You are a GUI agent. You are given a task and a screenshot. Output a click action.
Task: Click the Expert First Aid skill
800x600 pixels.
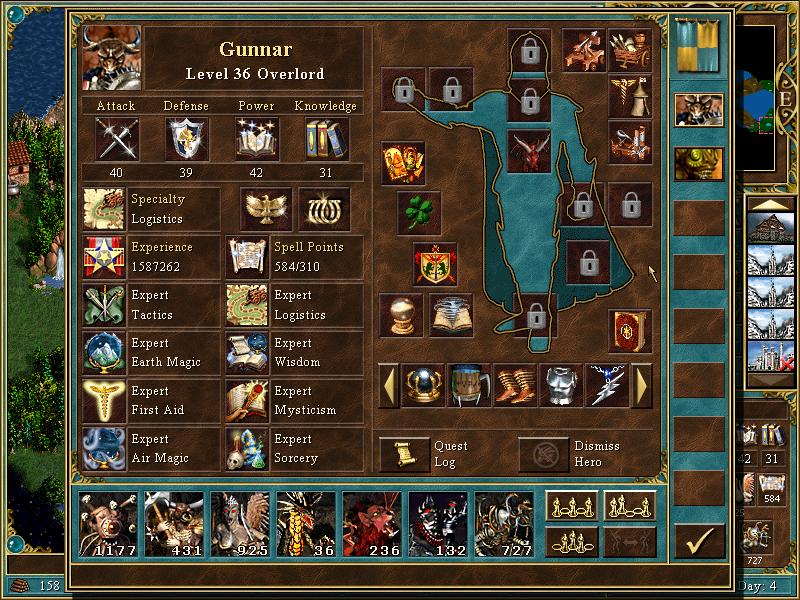click(x=106, y=401)
